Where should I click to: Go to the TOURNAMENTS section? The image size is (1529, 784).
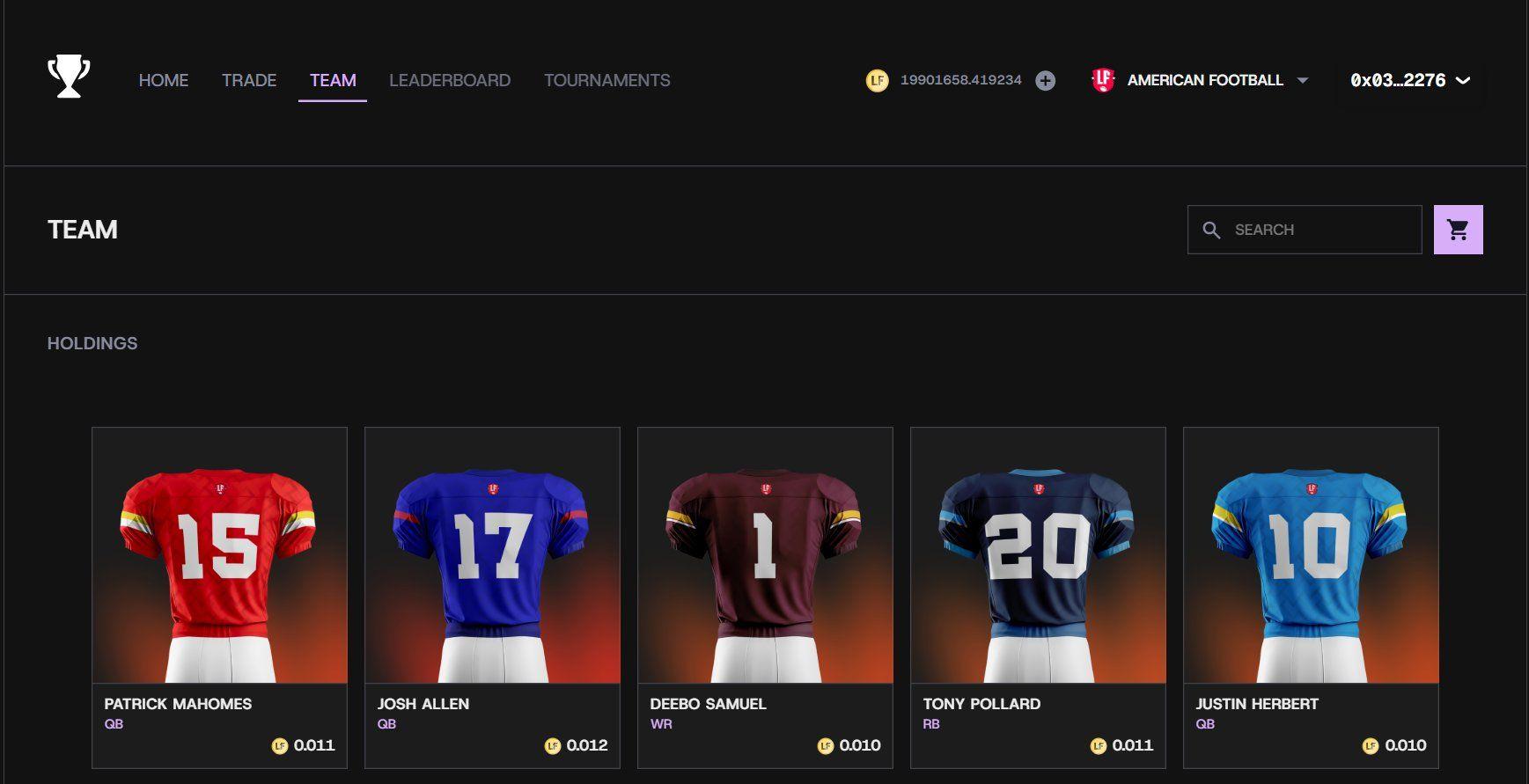pyautogui.click(x=606, y=80)
